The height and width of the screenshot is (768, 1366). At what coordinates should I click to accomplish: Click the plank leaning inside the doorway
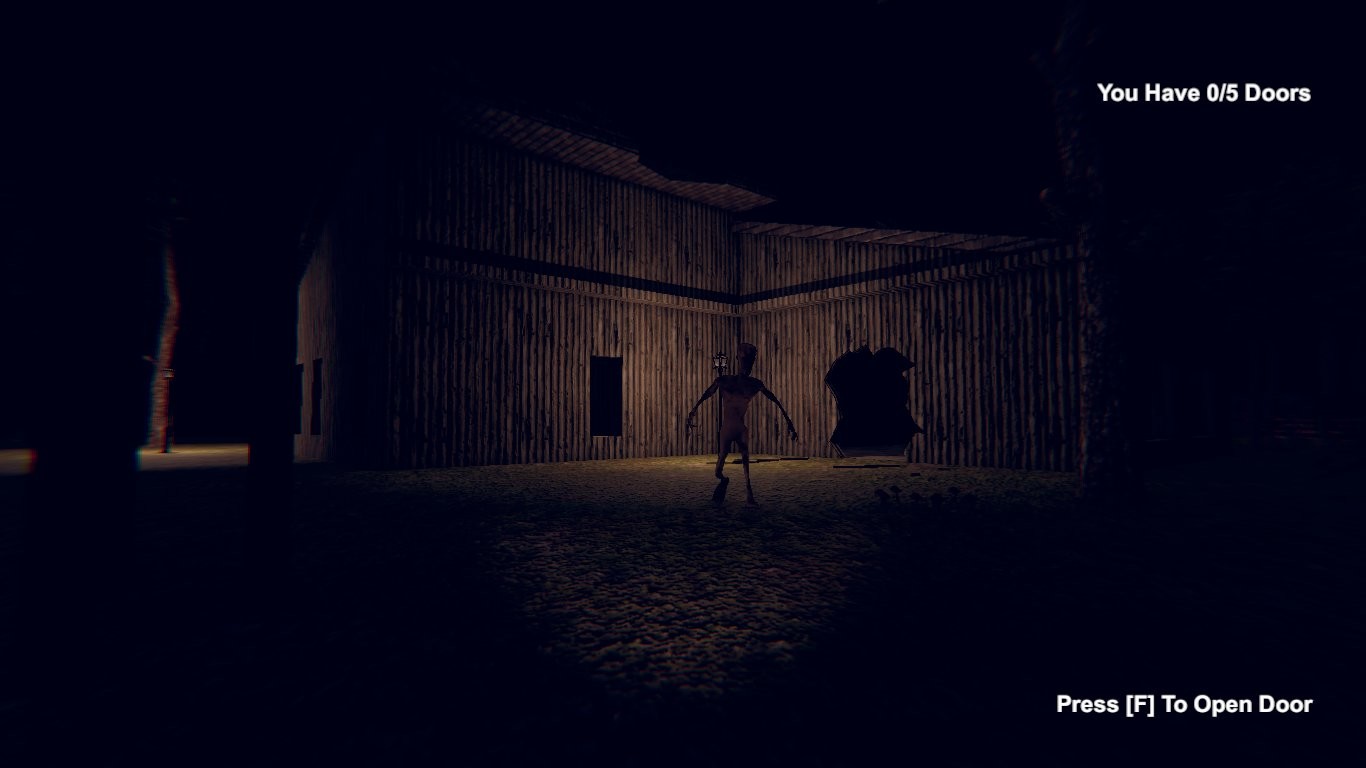pos(838,449)
